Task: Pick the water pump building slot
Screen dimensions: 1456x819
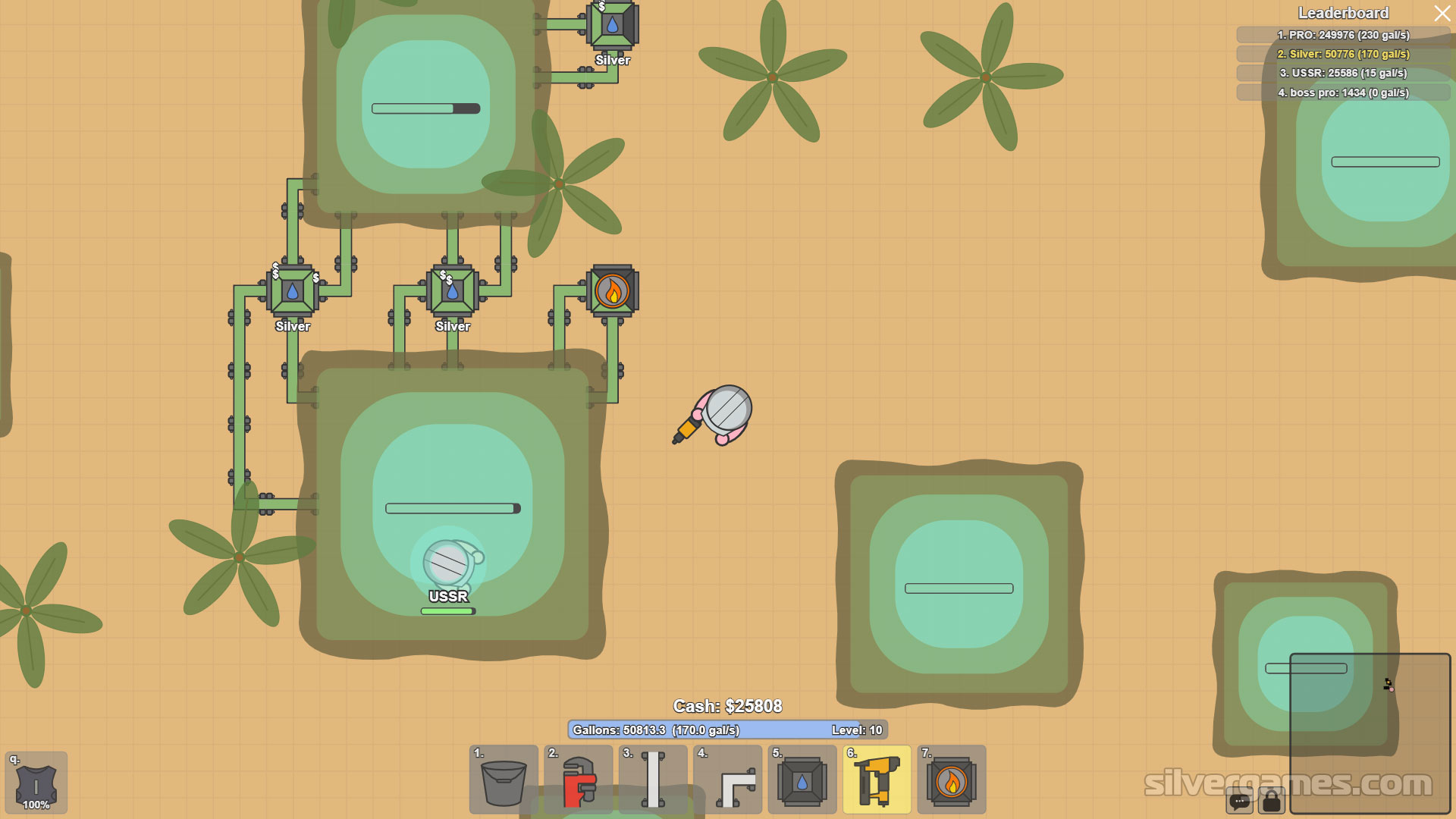Action: coord(802,780)
